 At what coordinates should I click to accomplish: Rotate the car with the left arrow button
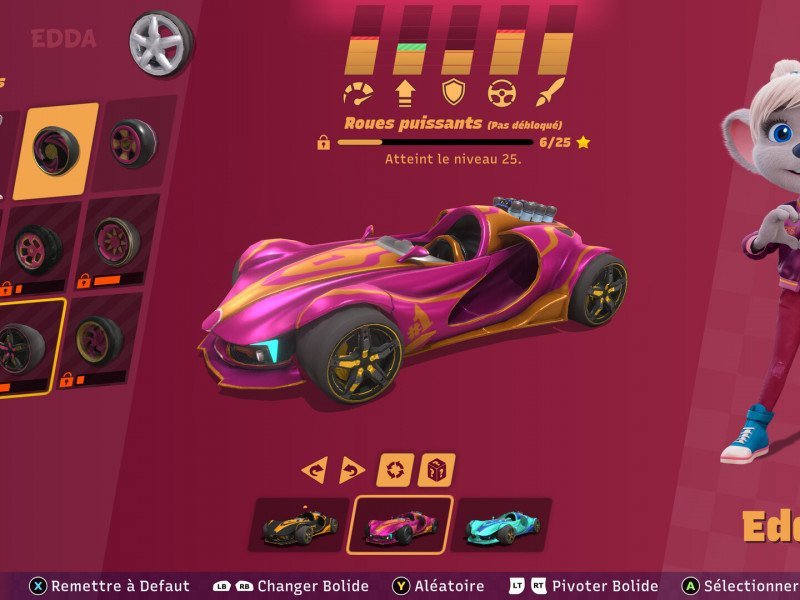point(314,470)
